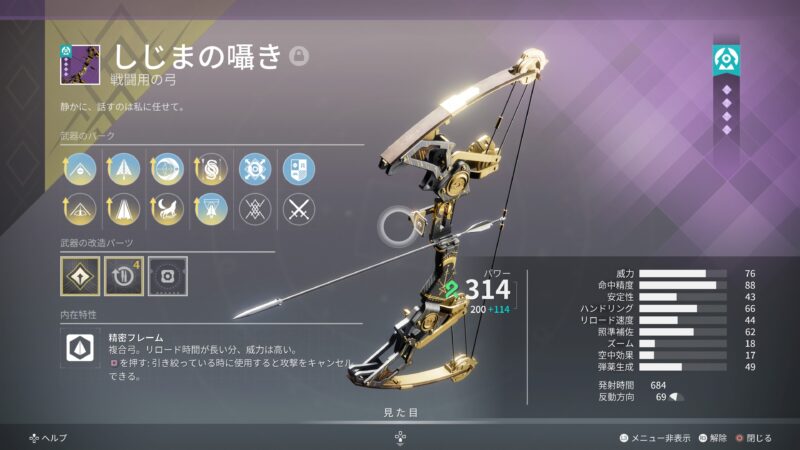The width and height of the screenshot is (800, 450).
Task: Pick the circular crosshair sight perk
Action: click(x=167, y=168)
